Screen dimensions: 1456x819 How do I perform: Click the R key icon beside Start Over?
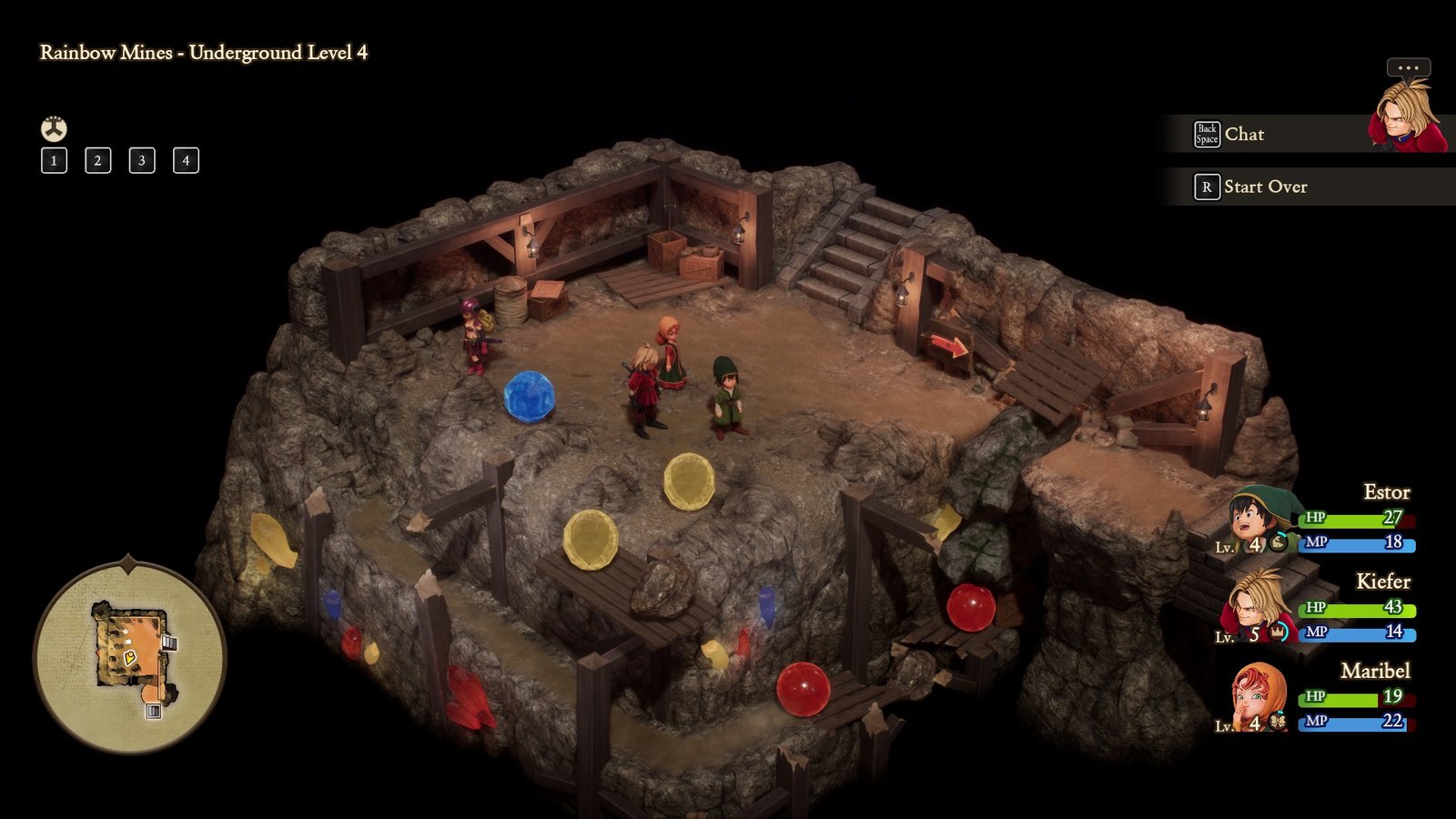click(1207, 187)
